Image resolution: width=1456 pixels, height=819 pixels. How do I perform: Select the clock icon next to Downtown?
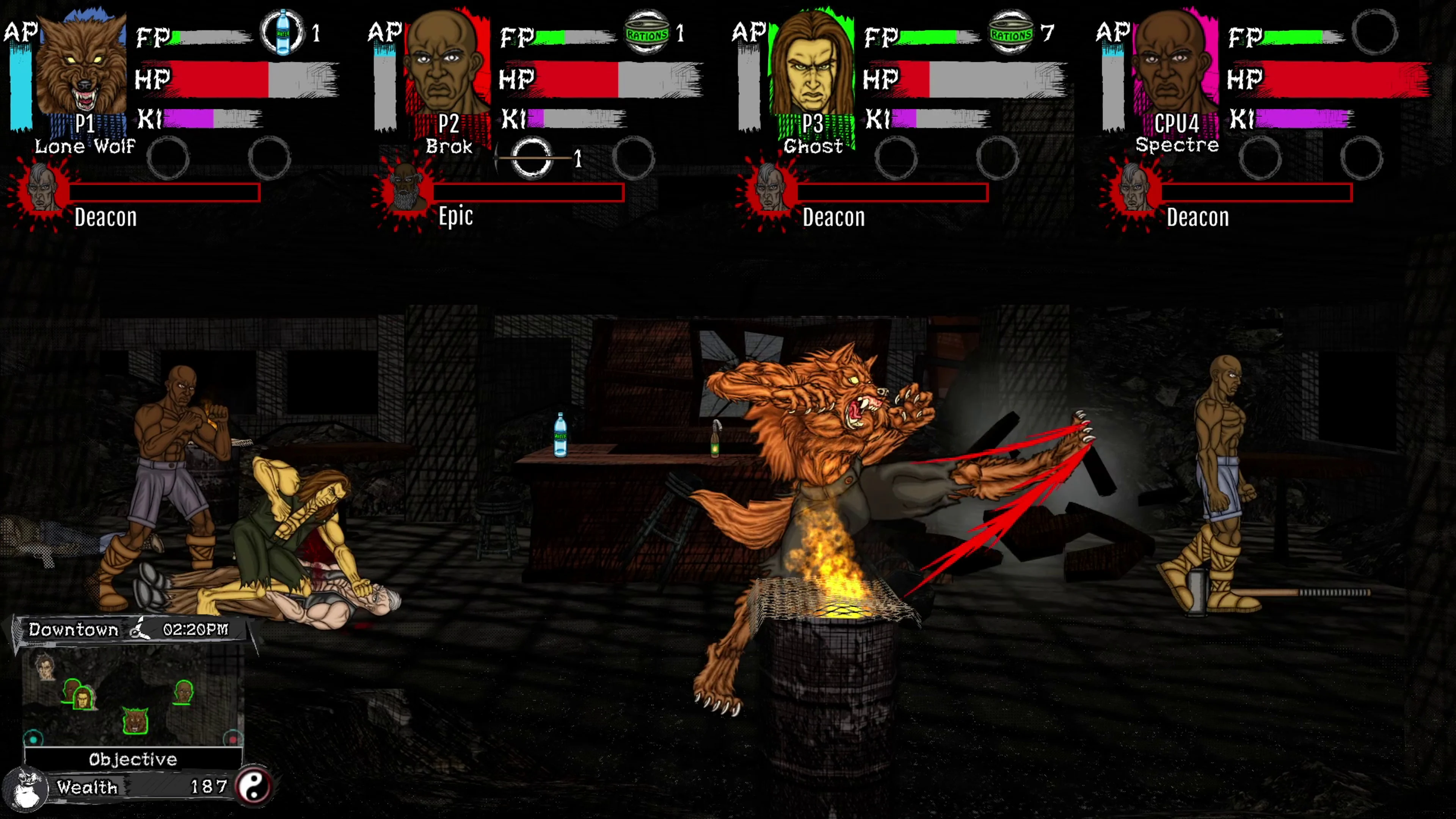point(139,629)
